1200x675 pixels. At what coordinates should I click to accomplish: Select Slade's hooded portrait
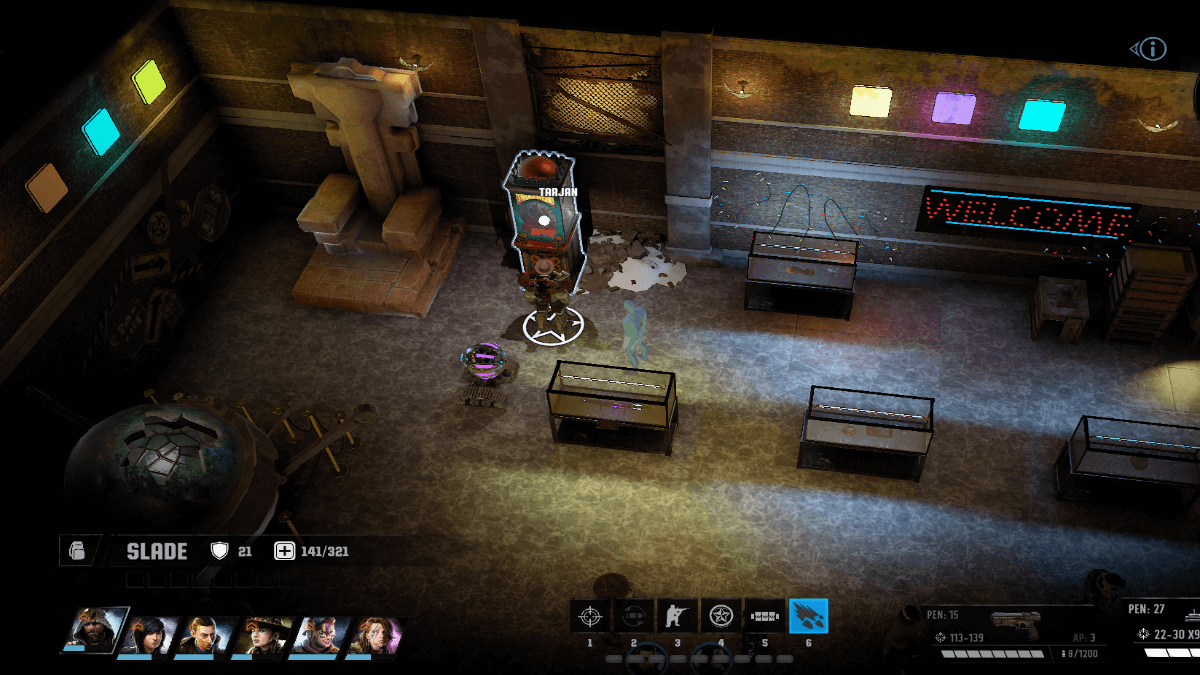pyautogui.click(x=97, y=631)
